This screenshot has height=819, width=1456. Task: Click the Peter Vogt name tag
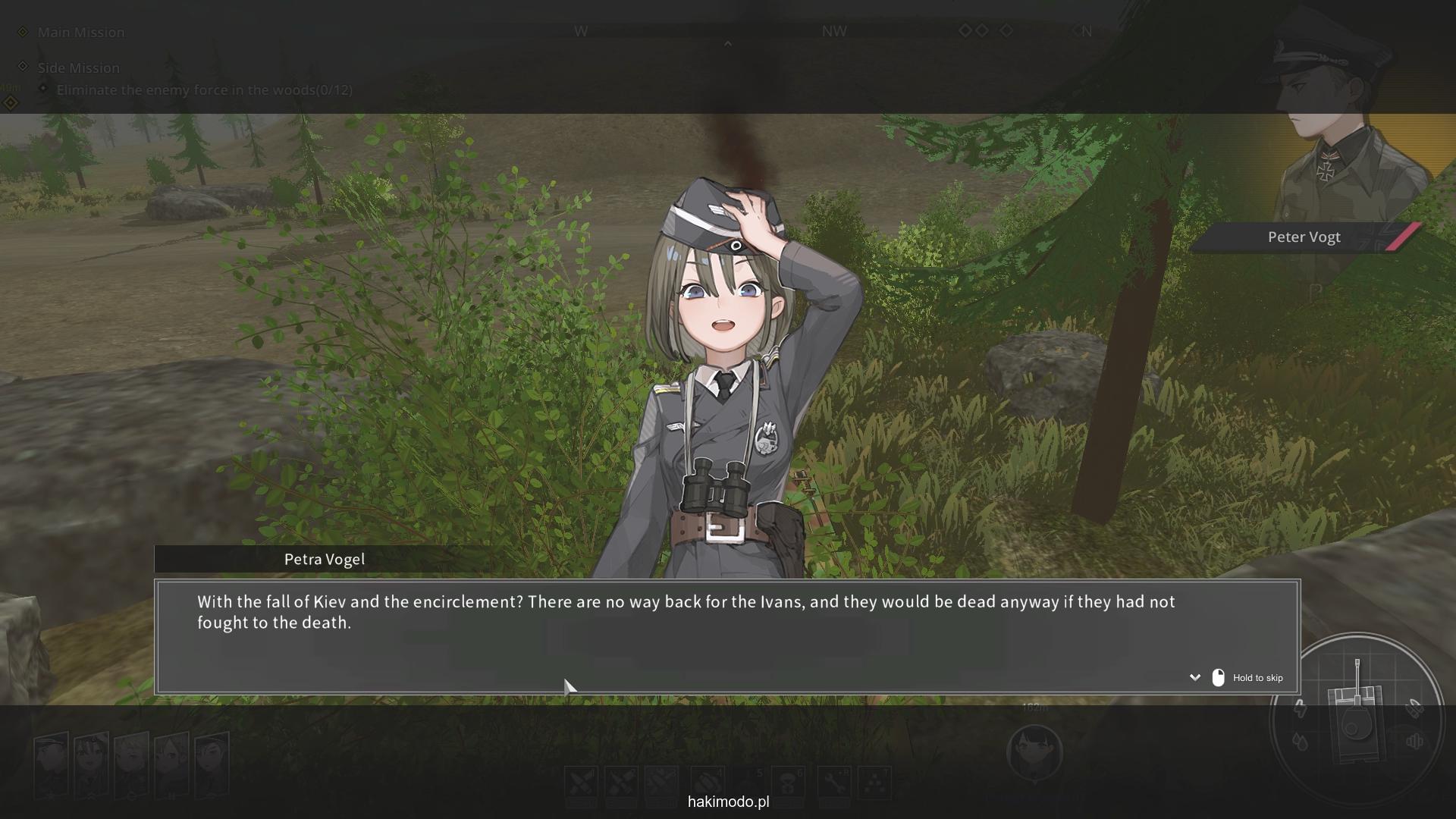pos(1304,237)
